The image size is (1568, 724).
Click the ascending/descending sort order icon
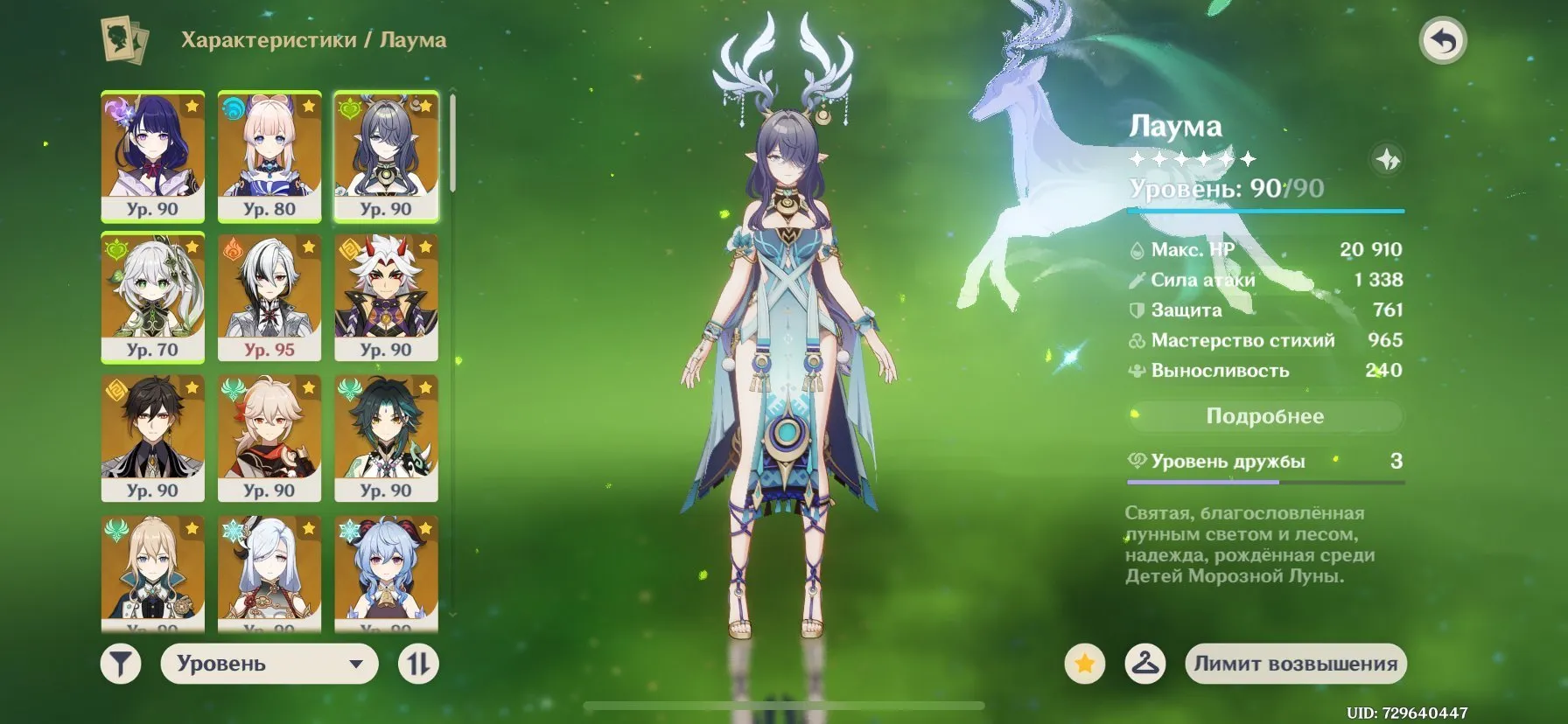coord(418,663)
